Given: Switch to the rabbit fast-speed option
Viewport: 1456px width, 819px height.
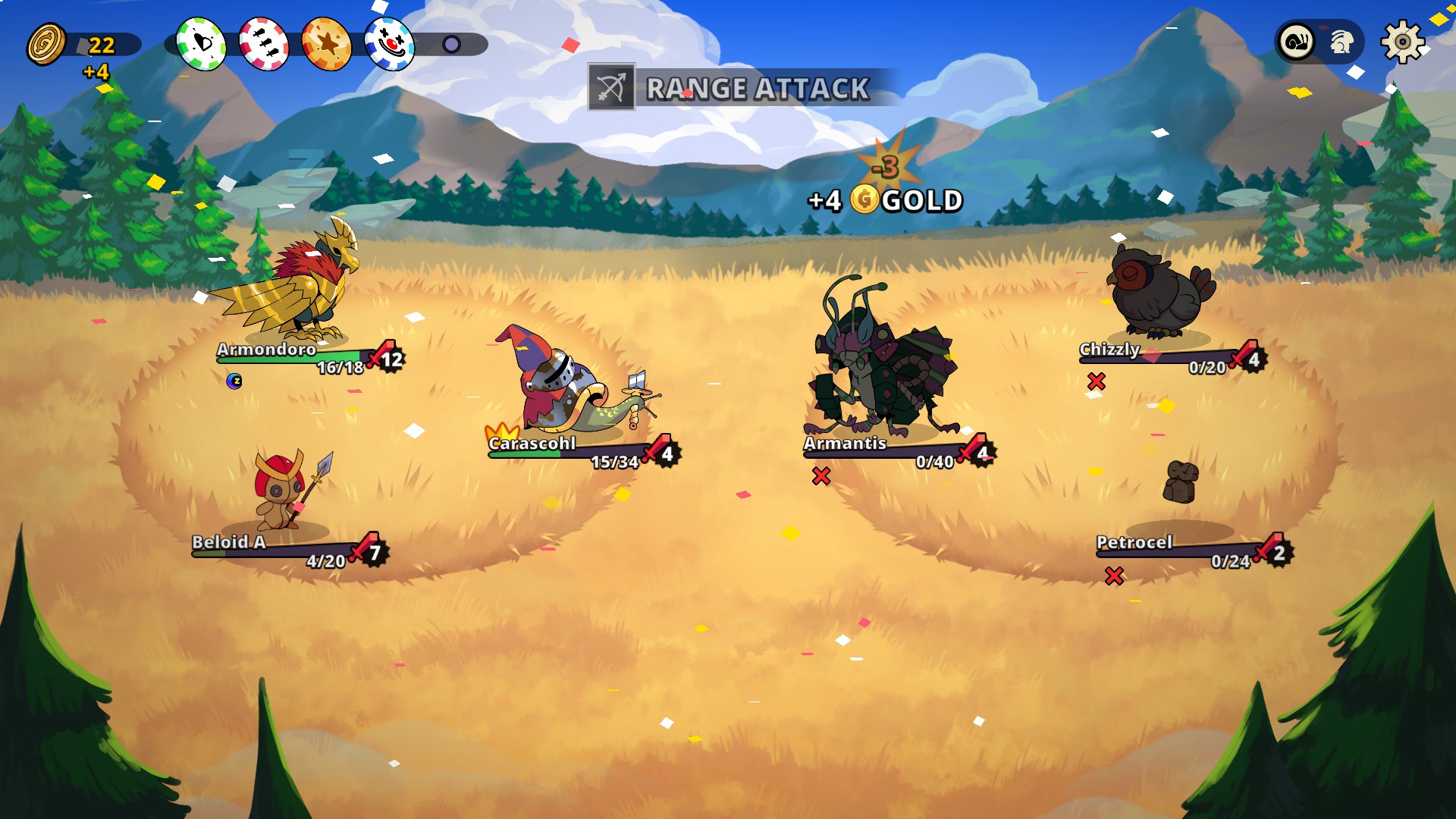Looking at the screenshot, I should (1341, 42).
